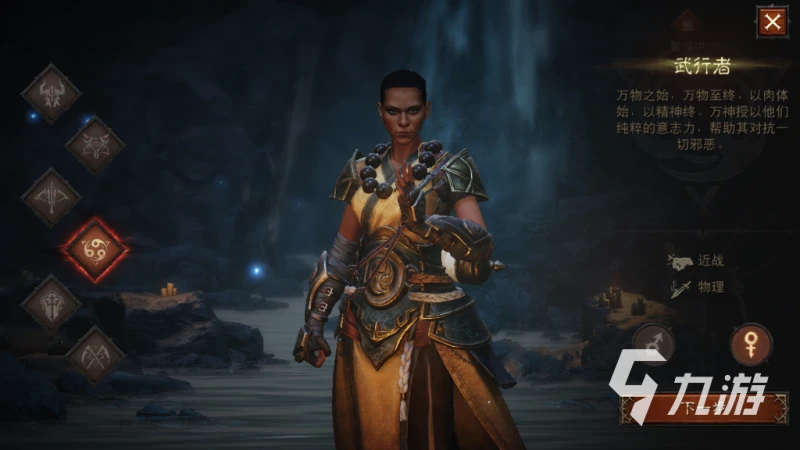
Task: Close the class selection screen
Action: point(772,22)
